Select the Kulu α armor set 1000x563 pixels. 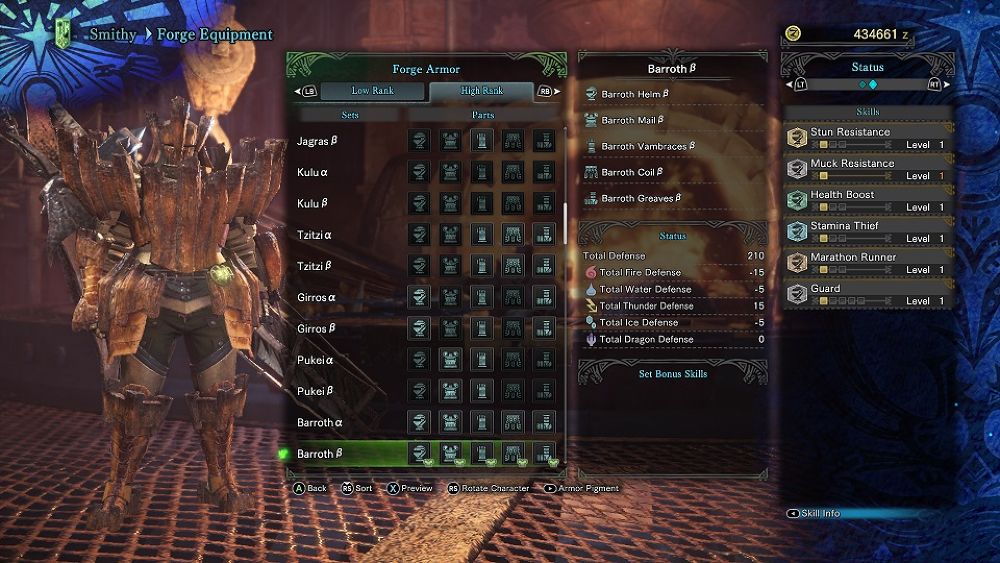pyautogui.click(x=313, y=172)
